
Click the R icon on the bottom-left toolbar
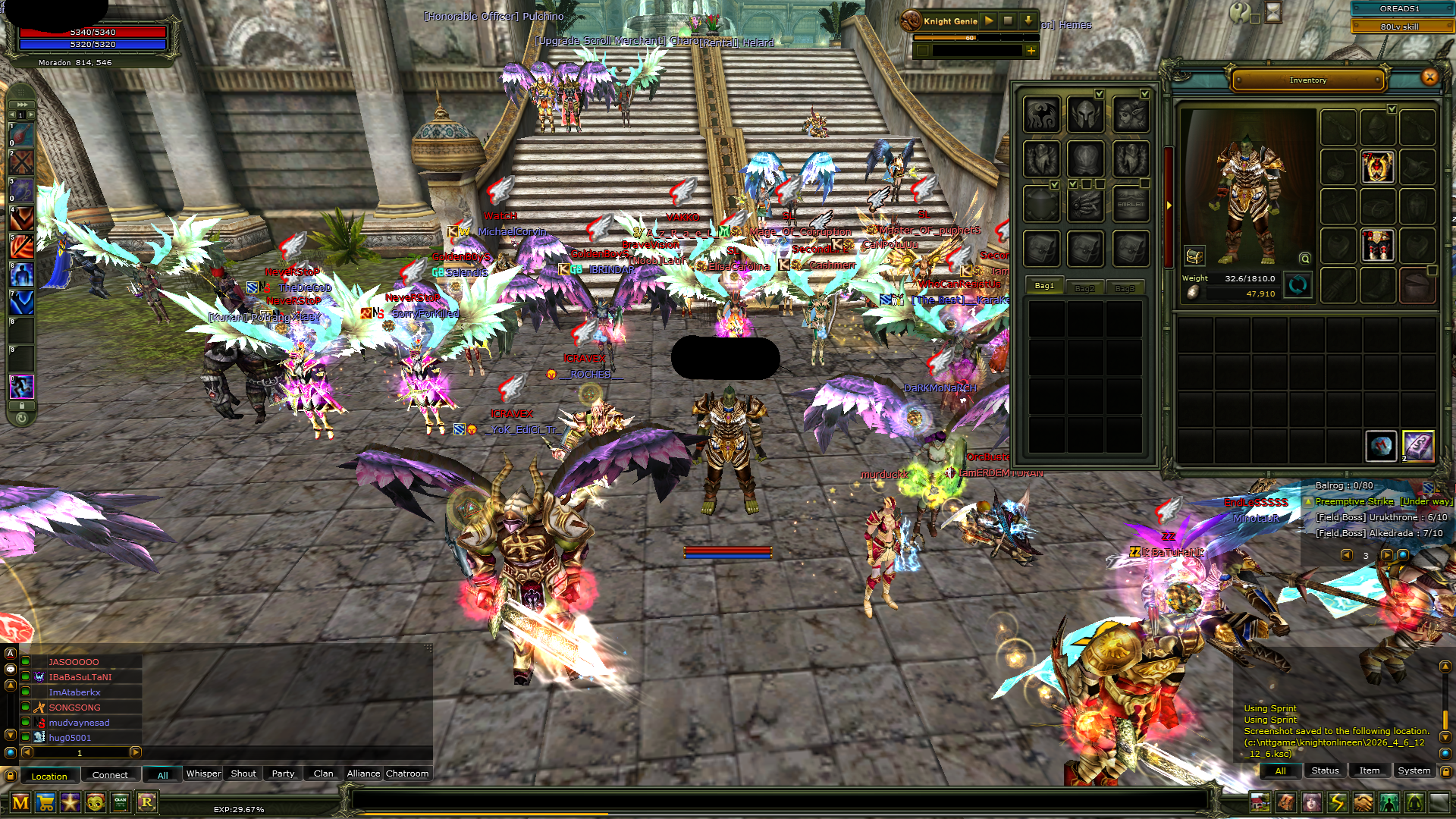pos(147,802)
